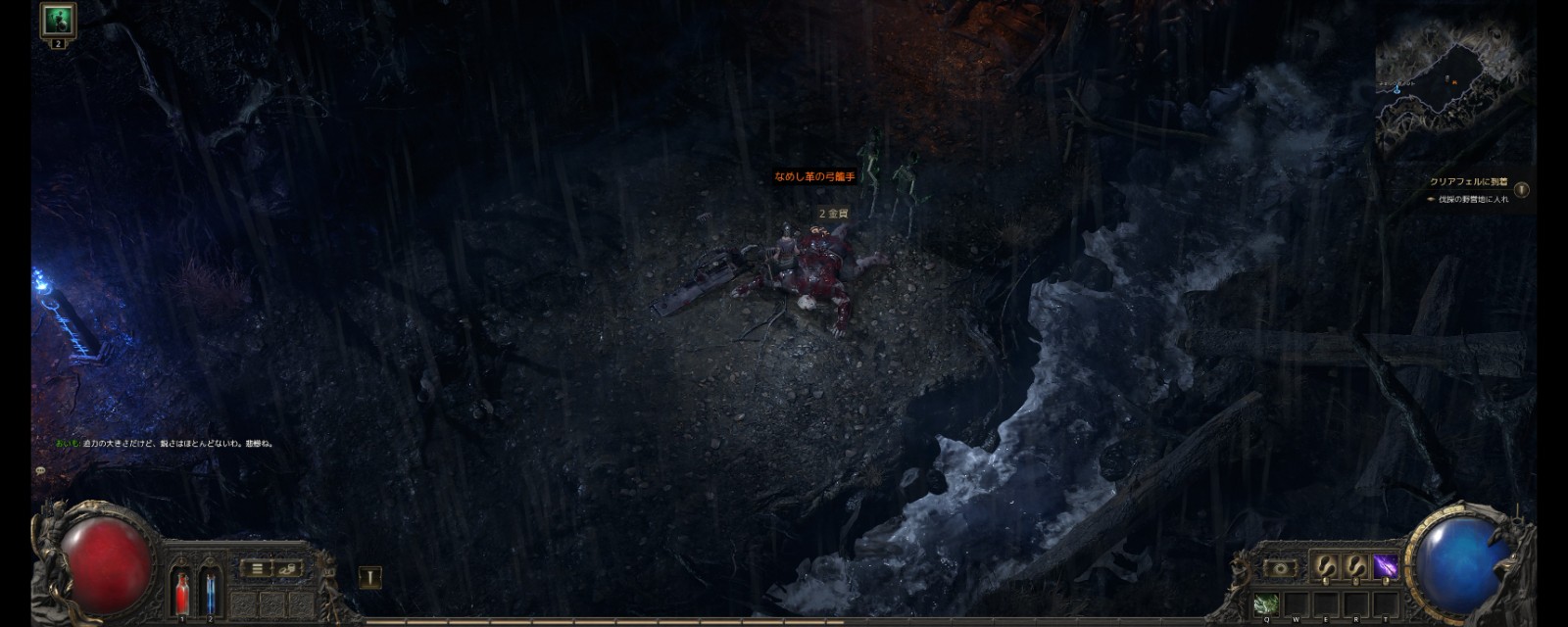This screenshot has width=1568, height=627.
Task: Click the round quest marker icon beside the objective
Action: click(x=1522, y=189)
